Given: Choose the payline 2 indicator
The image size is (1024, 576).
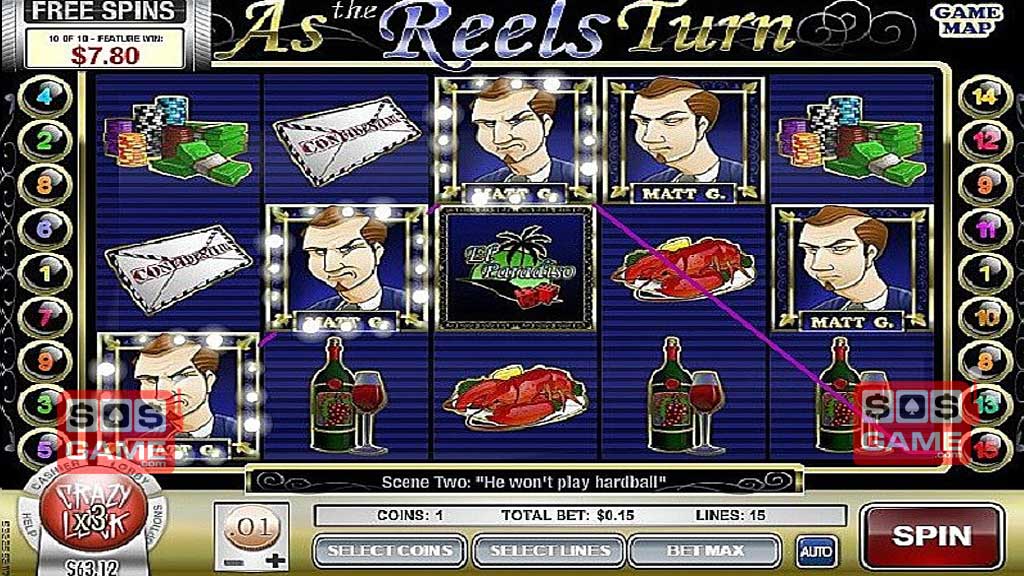Looking at the screenshot, I should click(44, 141).
